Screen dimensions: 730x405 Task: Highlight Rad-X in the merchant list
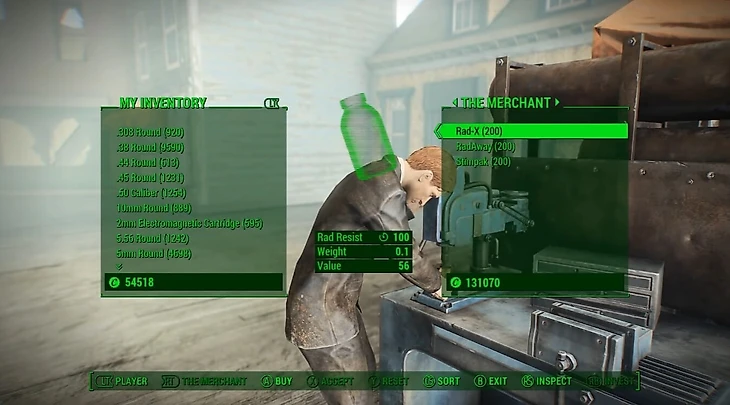478,131
